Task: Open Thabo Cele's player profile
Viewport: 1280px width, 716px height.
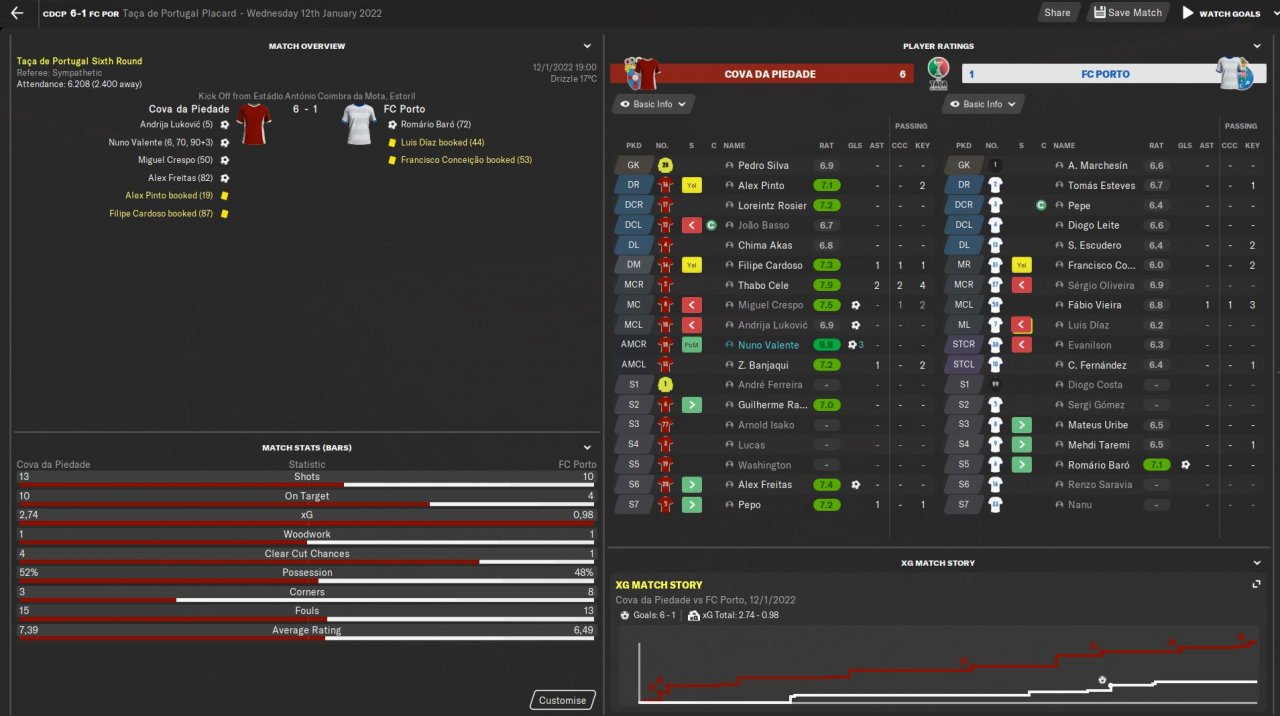Action: tap(763, 285)
